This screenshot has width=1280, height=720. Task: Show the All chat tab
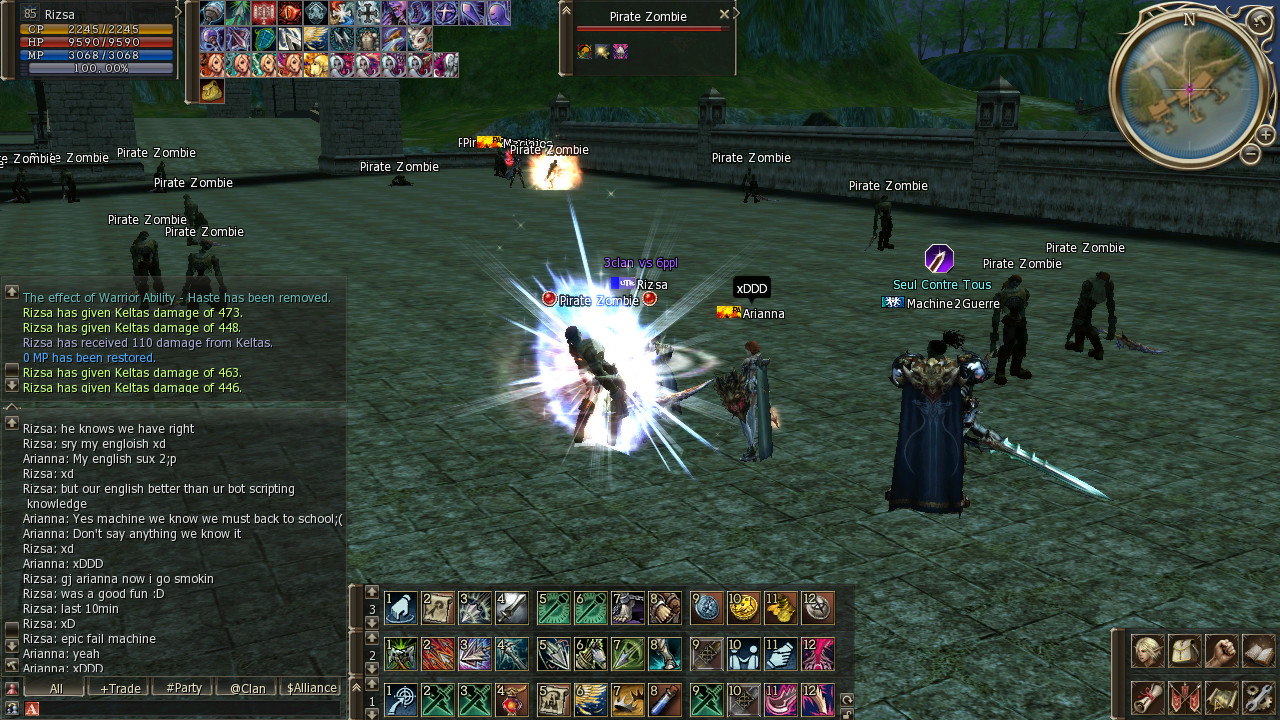point(56,688)
